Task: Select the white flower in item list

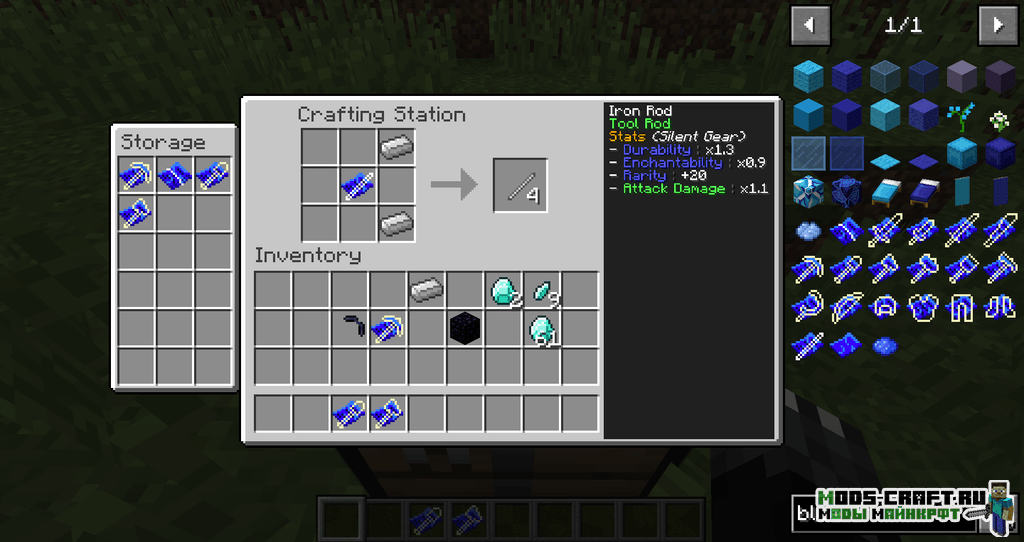Action: (999, 118)
